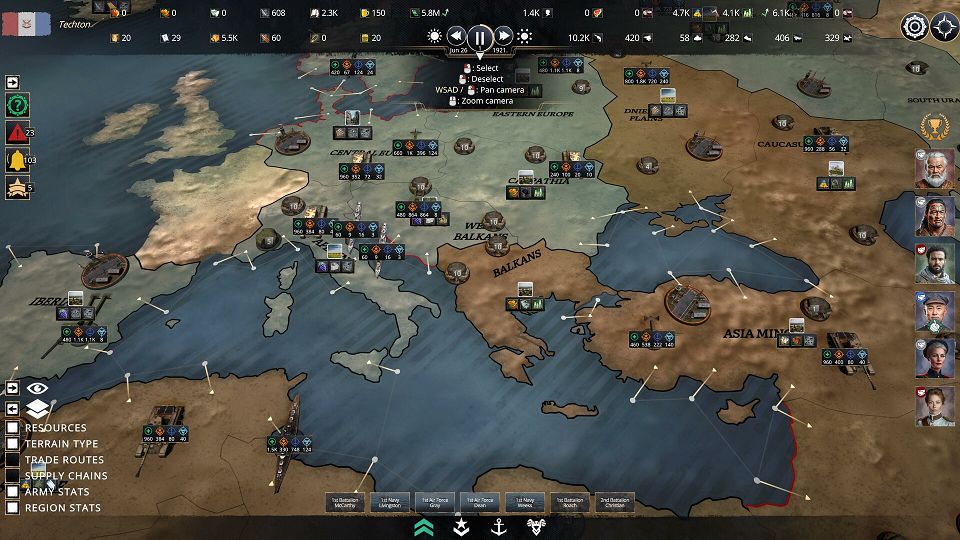Increase game speed with the fast-forward arrows
Screen dimensions: 960x540
505,37
